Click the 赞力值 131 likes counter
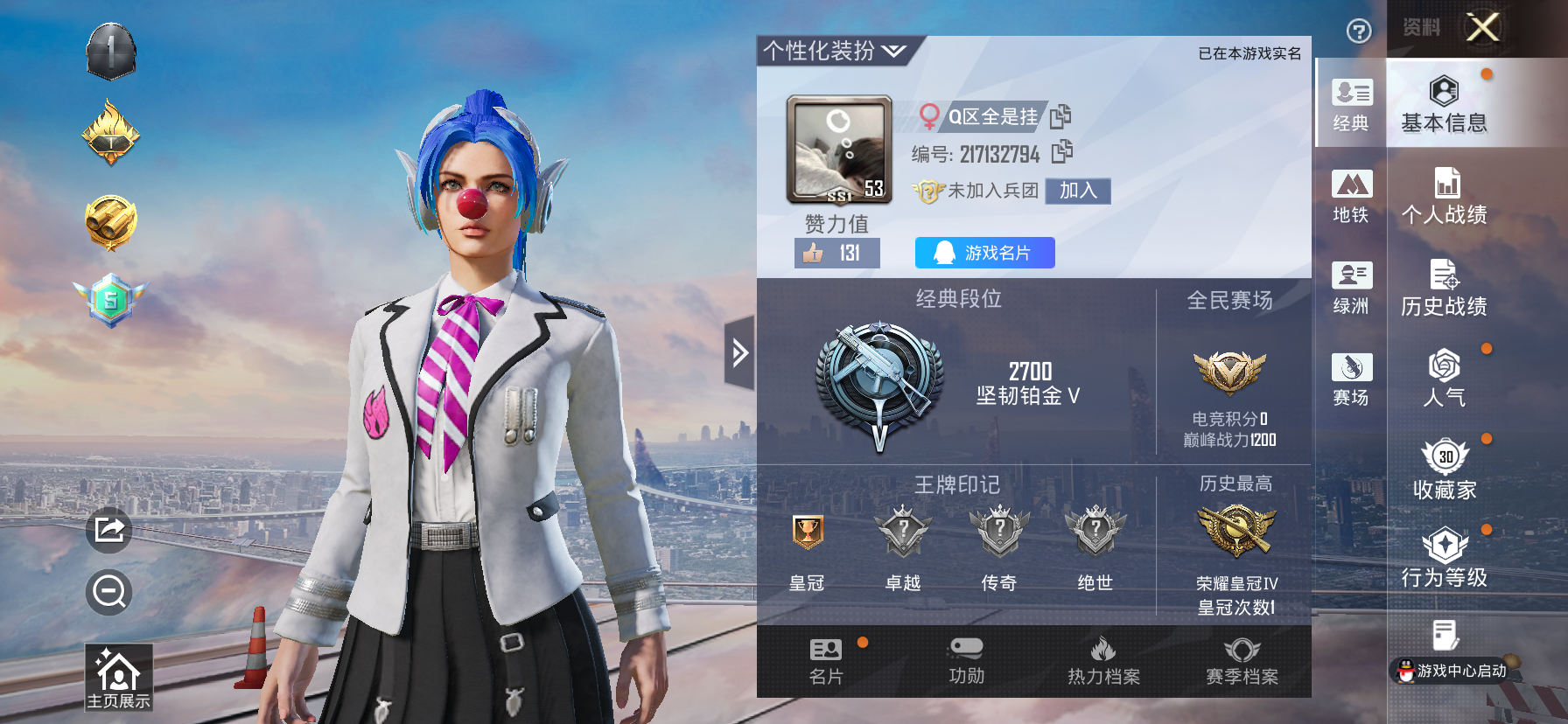Image resolution: width=1568 pixels, height=724 pixels. tap(836, 253)
